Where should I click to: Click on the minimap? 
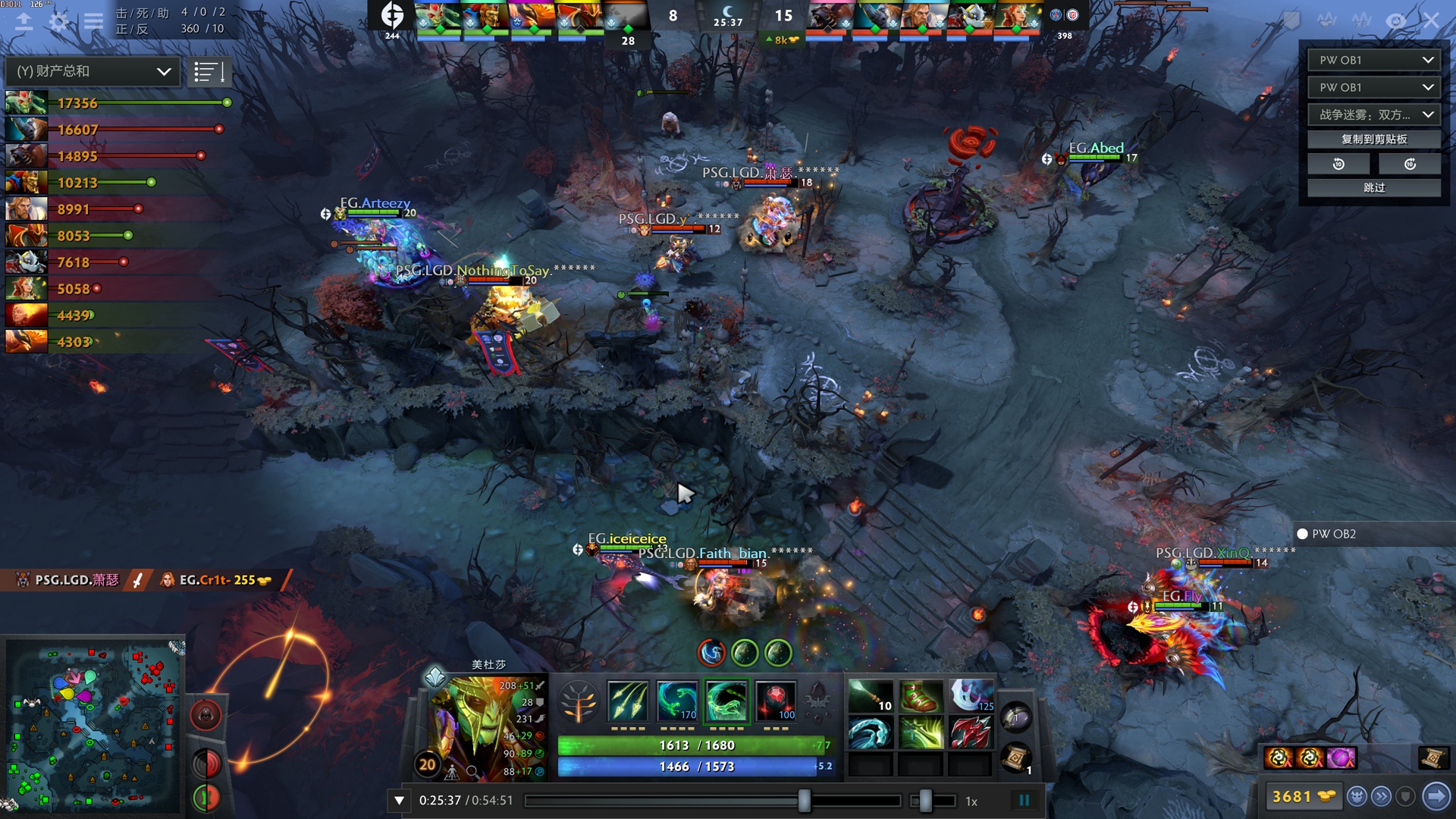pos(93,724)
